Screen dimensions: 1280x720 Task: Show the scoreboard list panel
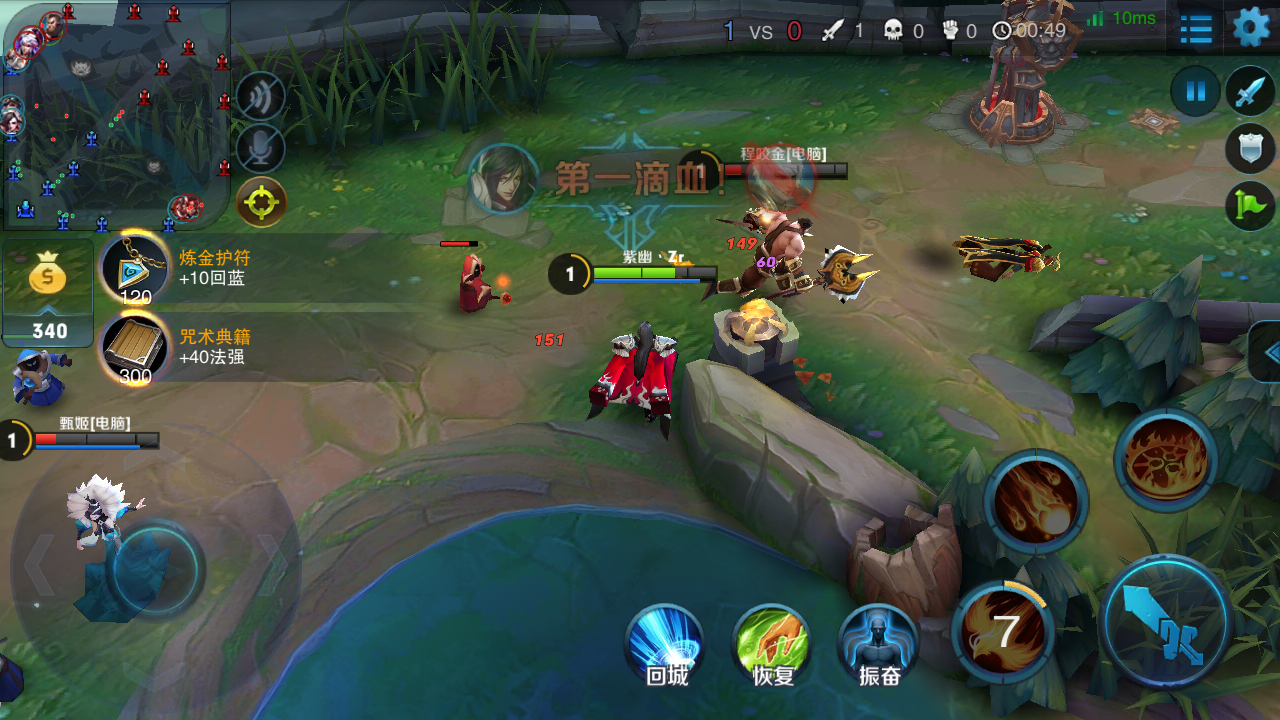[x=1196, y=29]
